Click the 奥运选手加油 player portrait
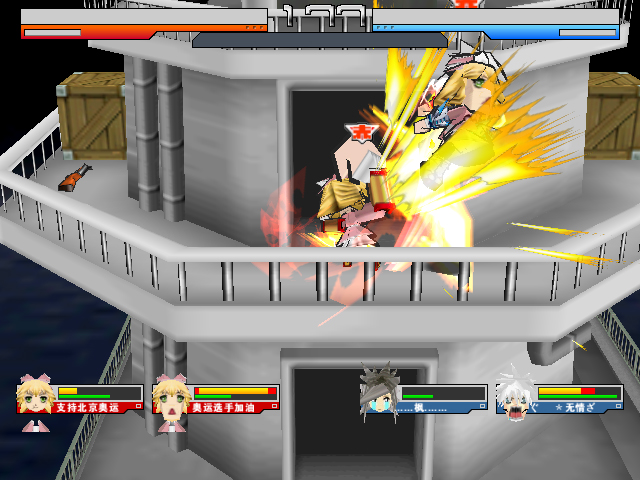The width and height of the screenshot is (640, 480). [172, 397]
